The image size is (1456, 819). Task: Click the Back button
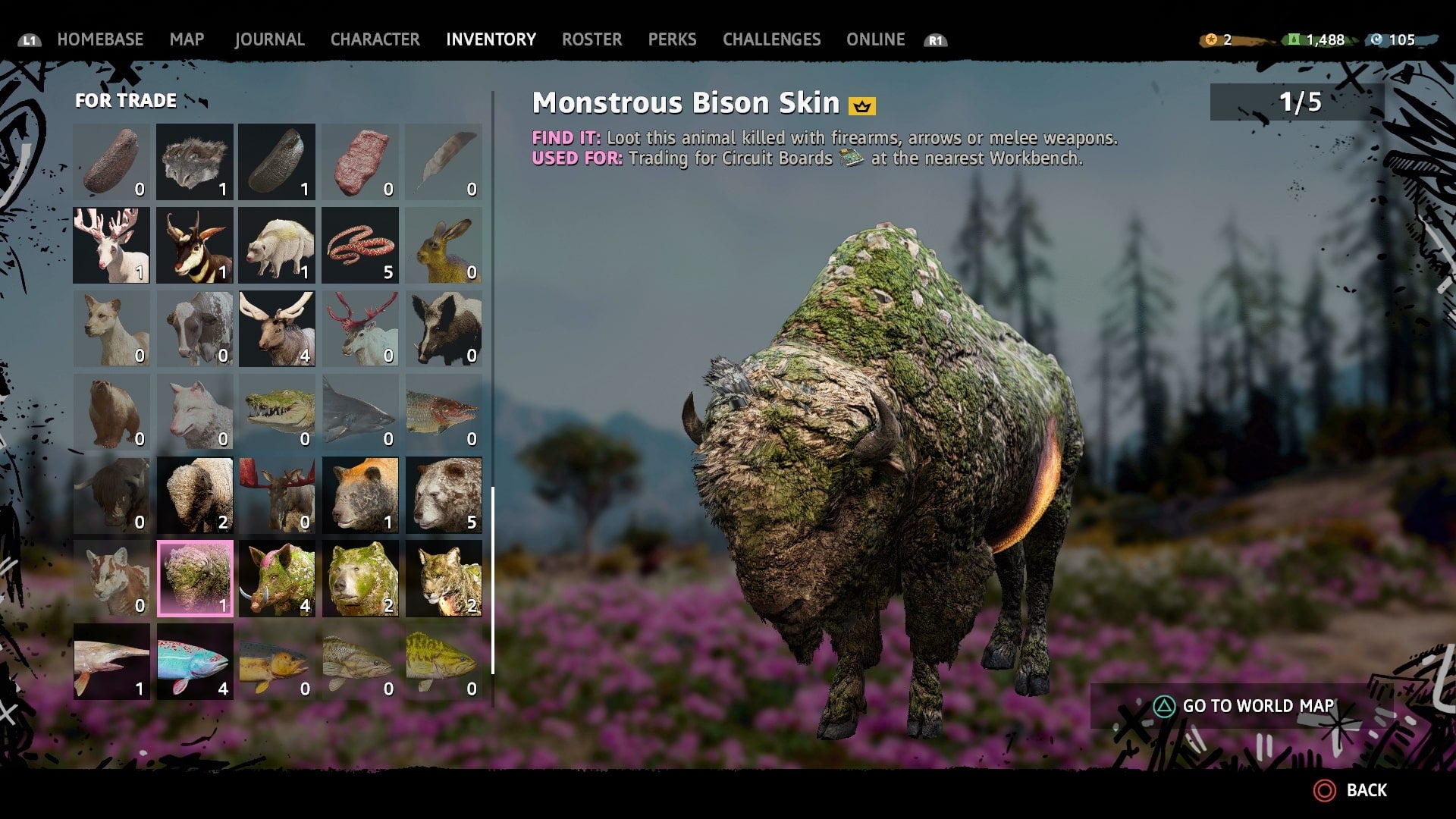[x=1352, y=790]
